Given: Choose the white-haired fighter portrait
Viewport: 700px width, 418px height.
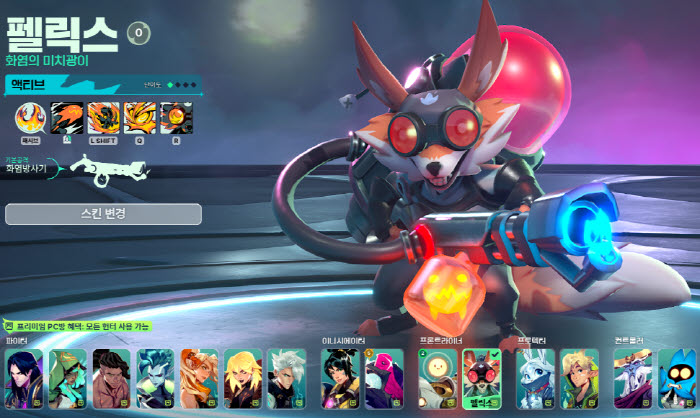Looking at the screenshot, I should 286,379.
